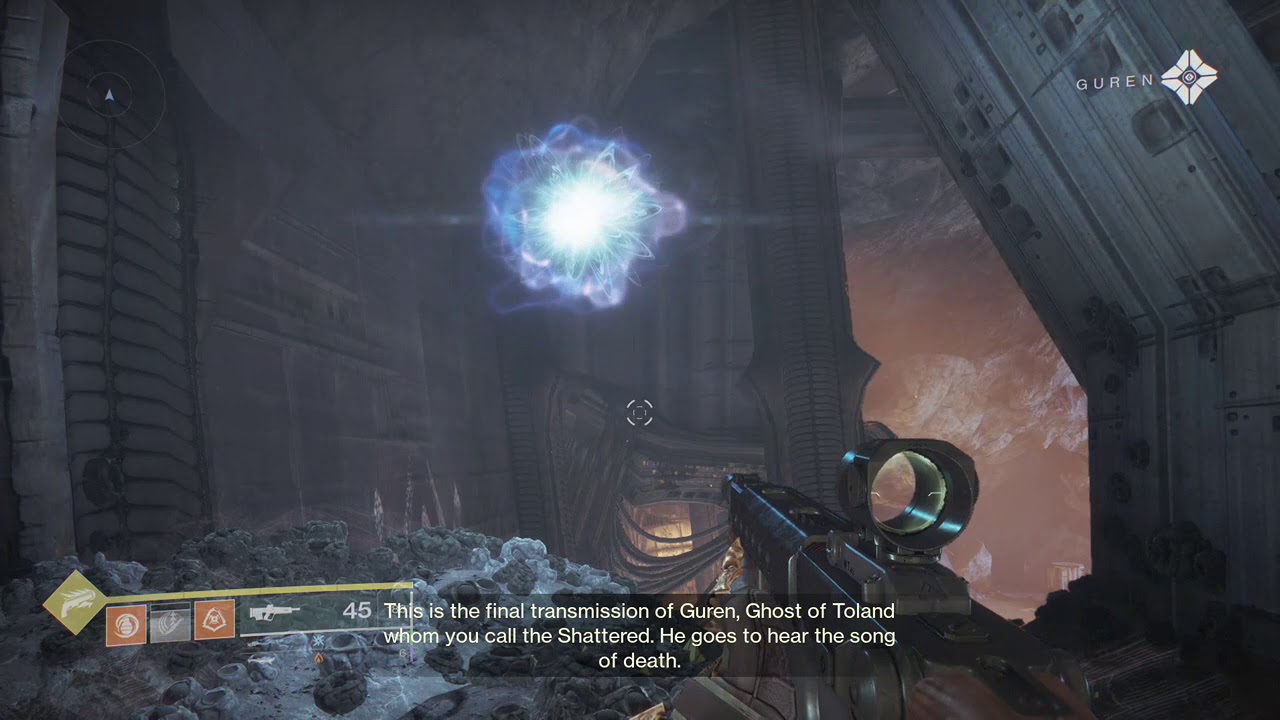Select the Golden Gun super icon
The width and height of the screenshot is (1280, 720).
click(74, 602)
